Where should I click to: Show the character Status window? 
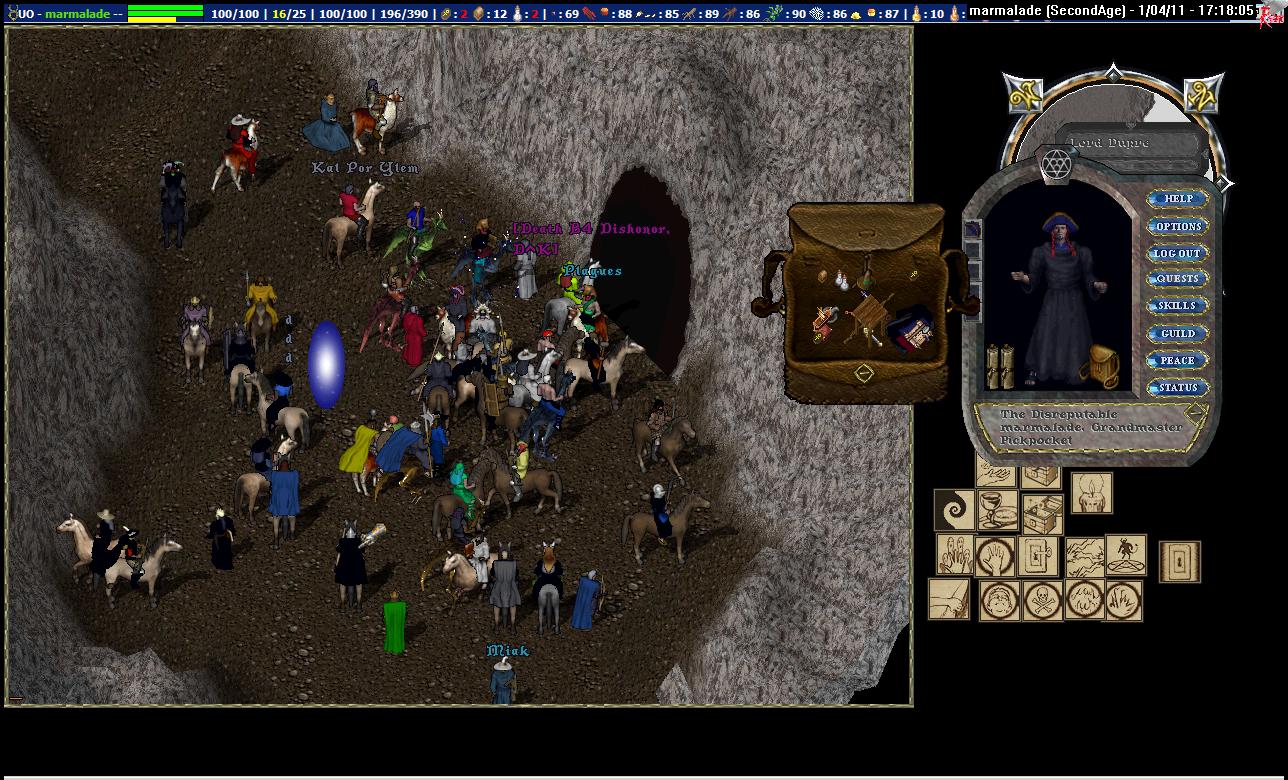tap(1177, 387)
